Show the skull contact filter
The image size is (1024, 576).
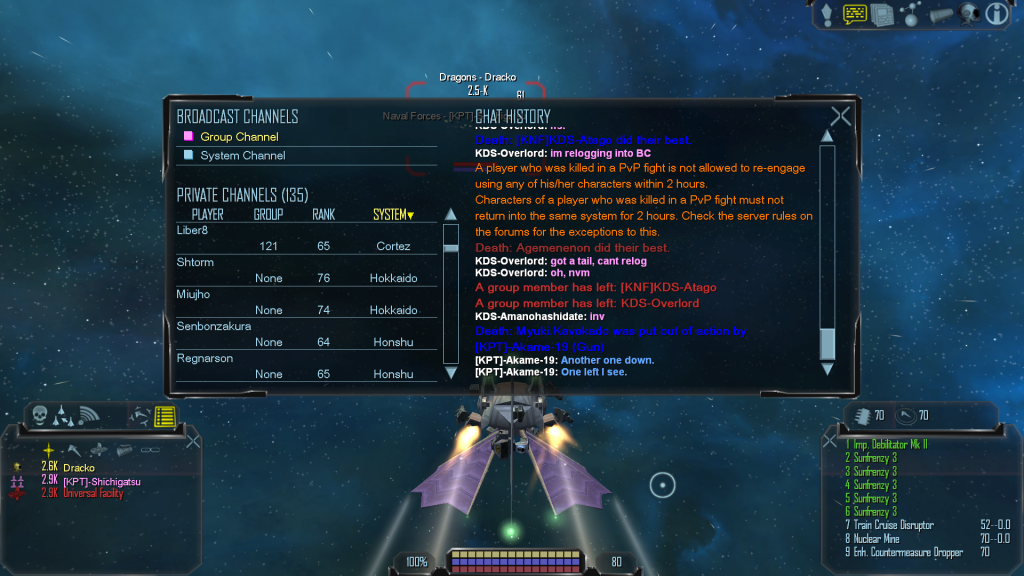point(40,415)
